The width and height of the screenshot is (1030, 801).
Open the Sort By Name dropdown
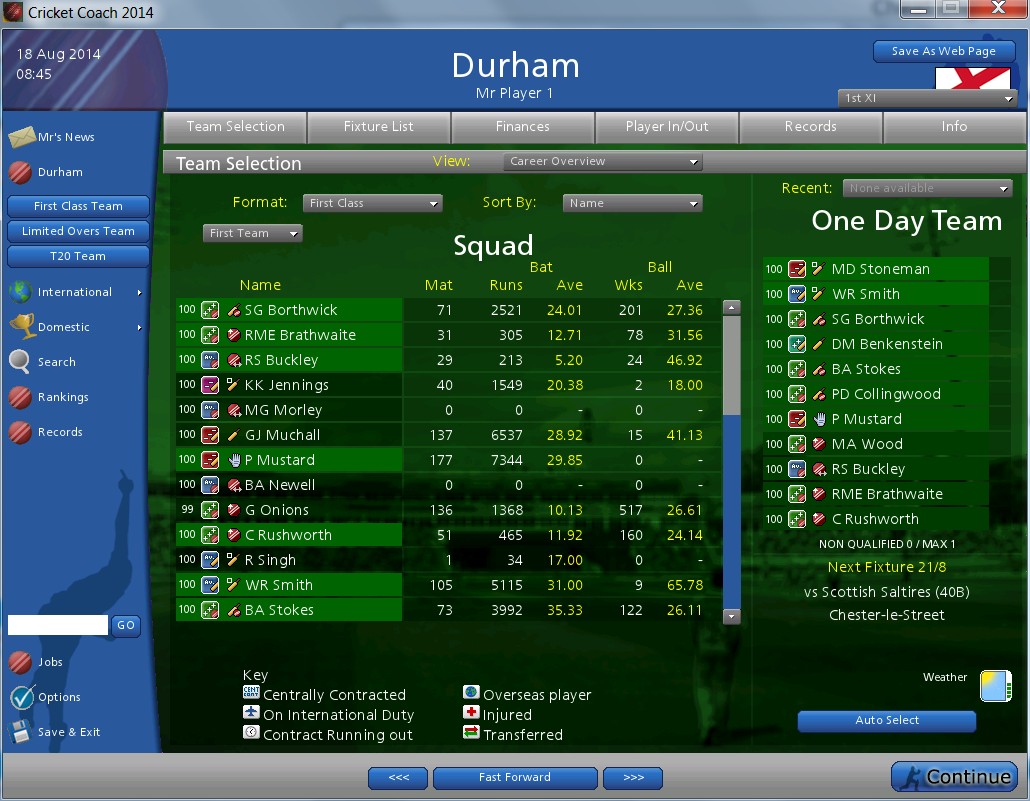(x=632, y=203)
